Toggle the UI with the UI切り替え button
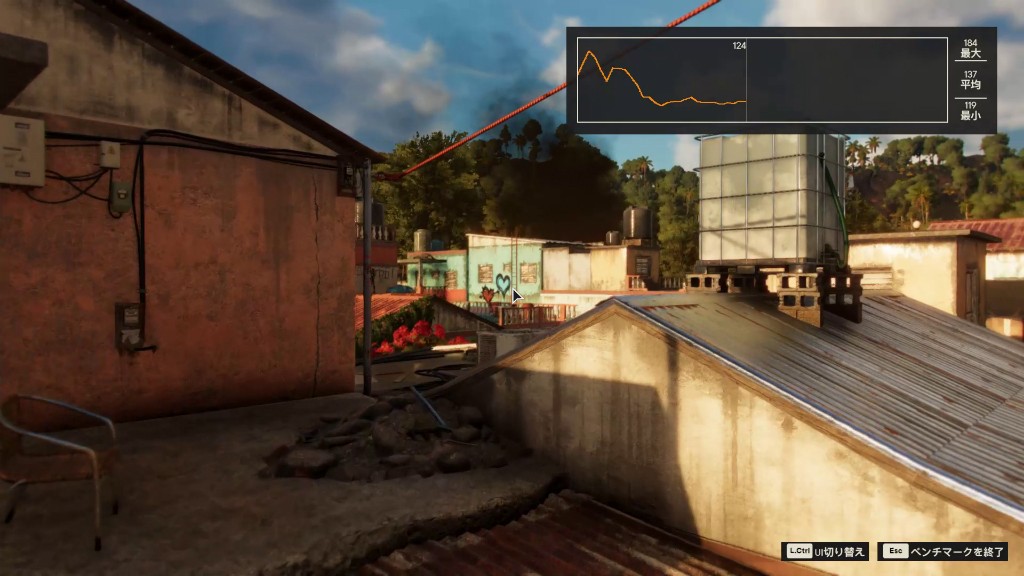Viewport: 1024px width, 576px height. [826, 551]
